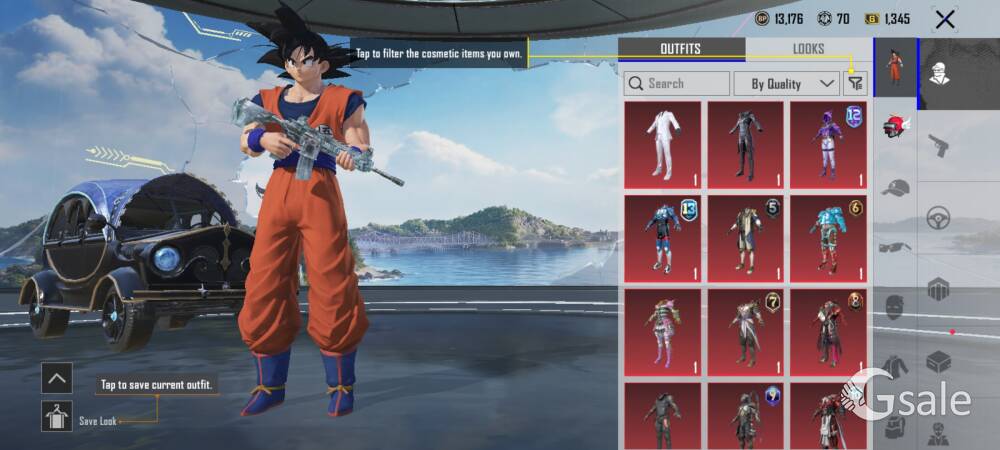The height and width of the screenshot is (450, 1000).
Task: Click the outfit search field
Action: point(677,83)
